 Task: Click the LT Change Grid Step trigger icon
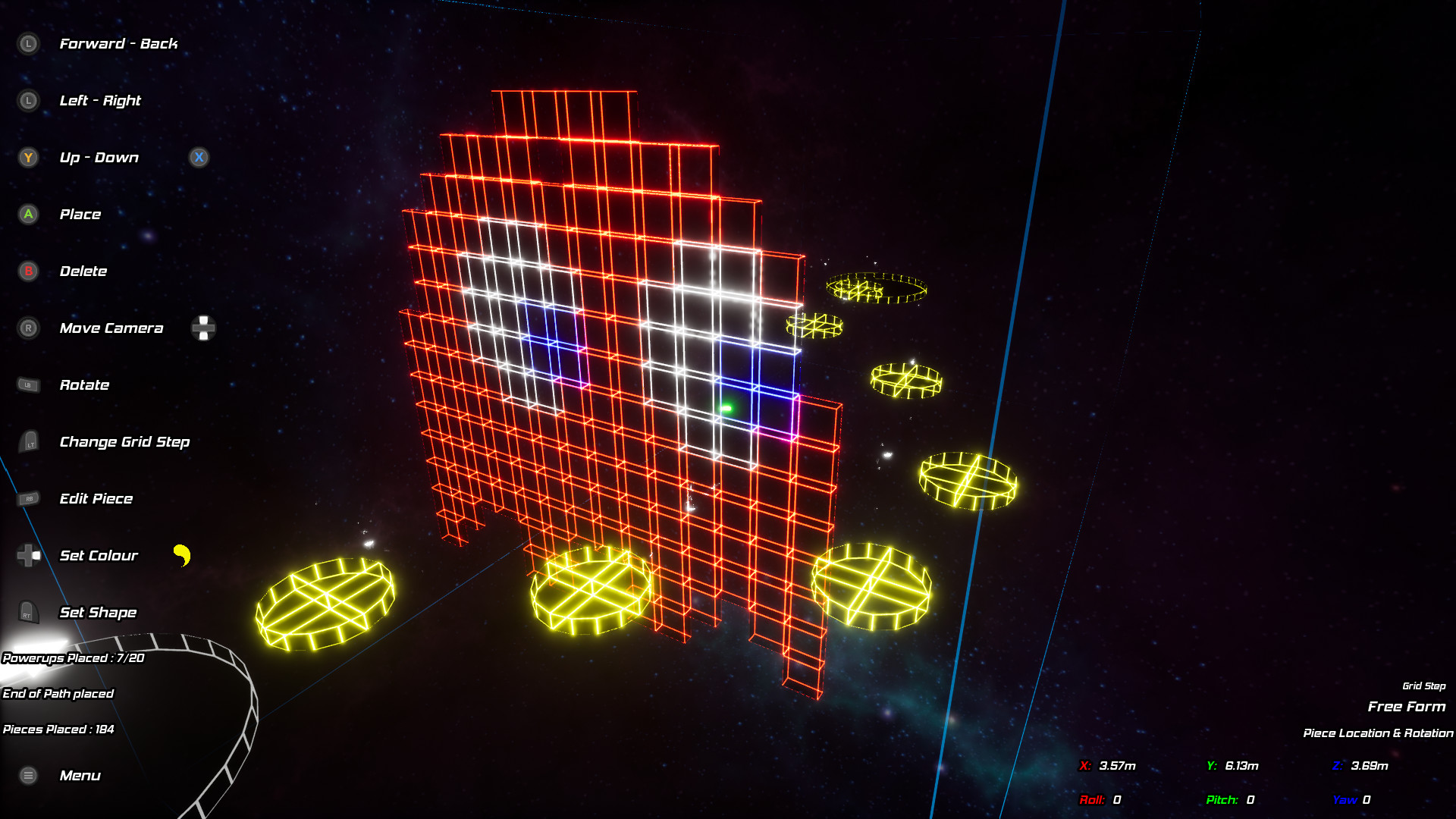pyautogui.click(x=28, y=442)
